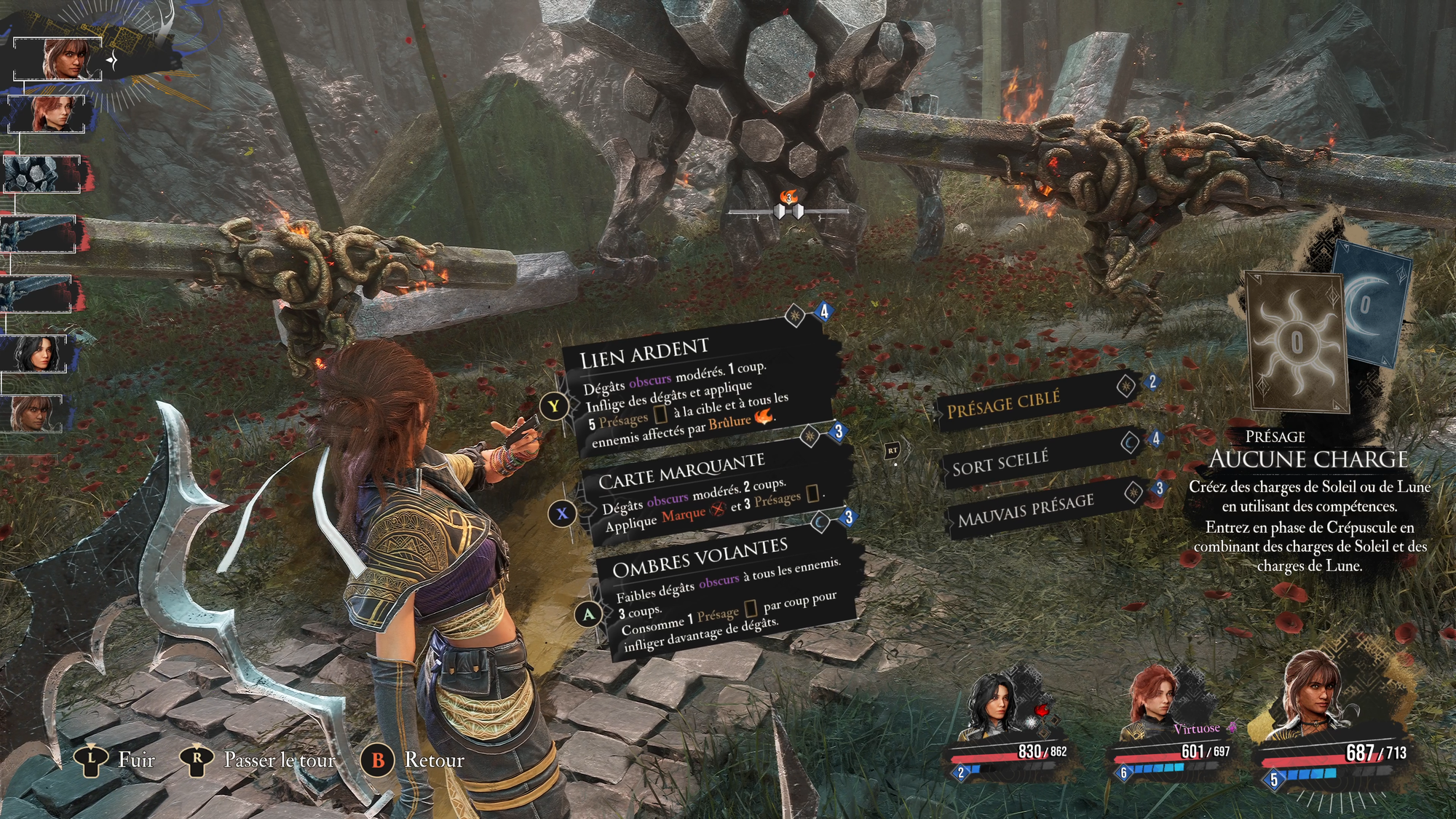Select the Sun charge card
This screenshot has width=1456, height=819.
tap(1296, 341)
